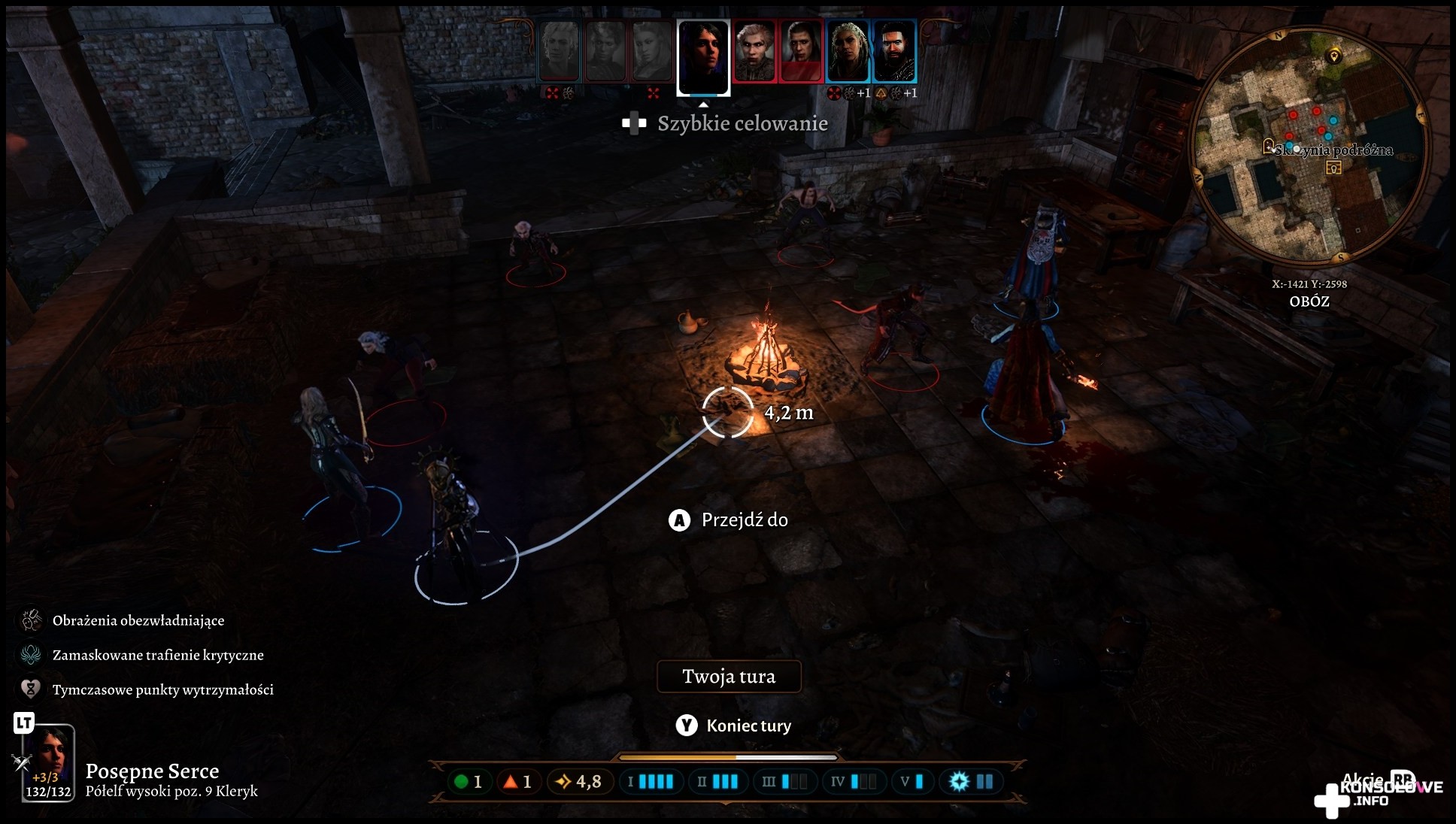
Task: Open Posępne Serce's character portrait
Action: tap(49, 762)
